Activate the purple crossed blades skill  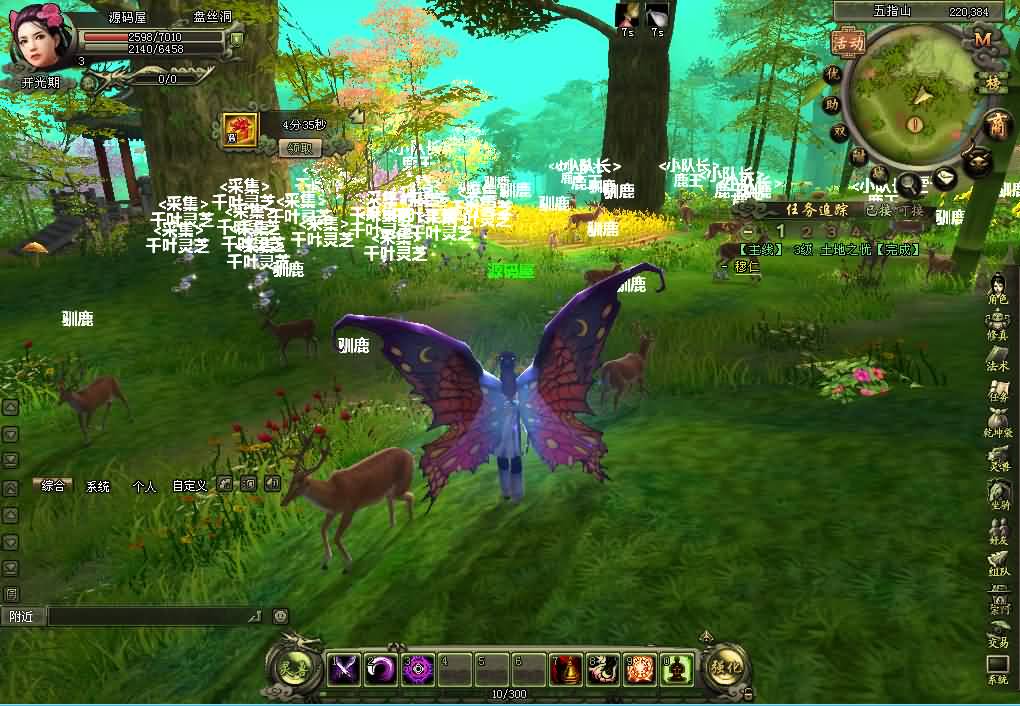[x=345, y=669]
